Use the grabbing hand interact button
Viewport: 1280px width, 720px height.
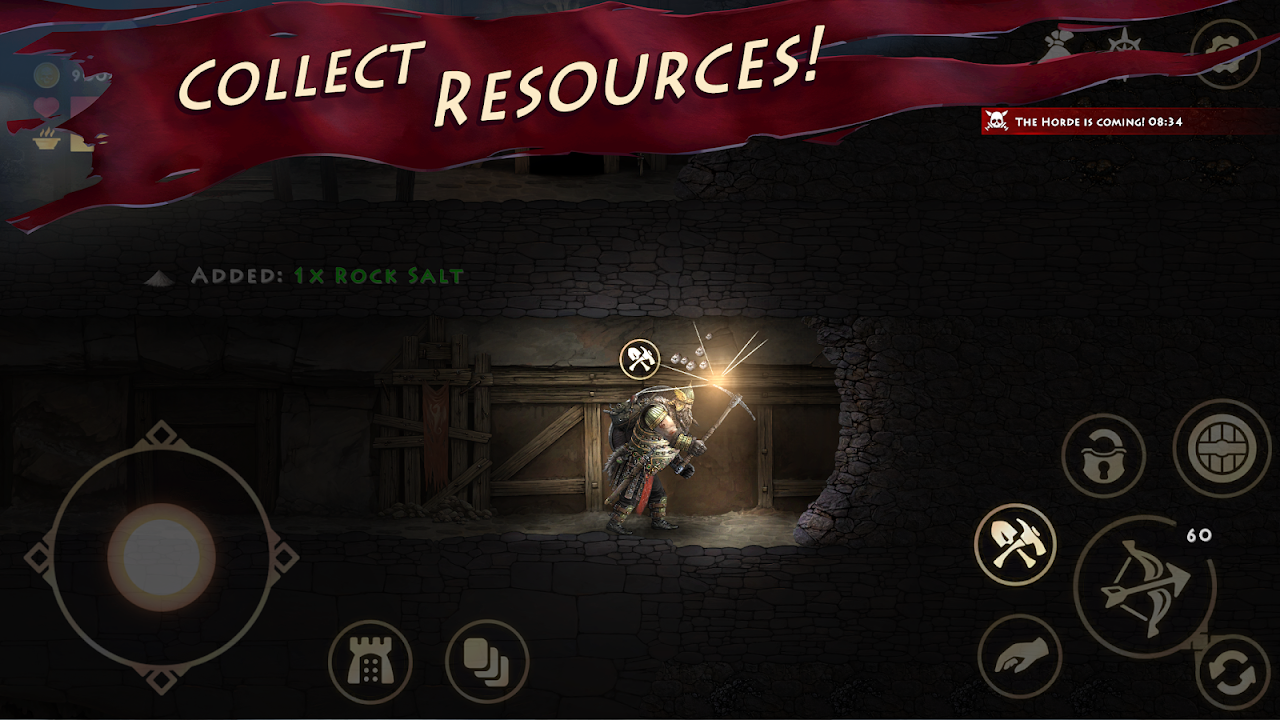coord(1019,657)
